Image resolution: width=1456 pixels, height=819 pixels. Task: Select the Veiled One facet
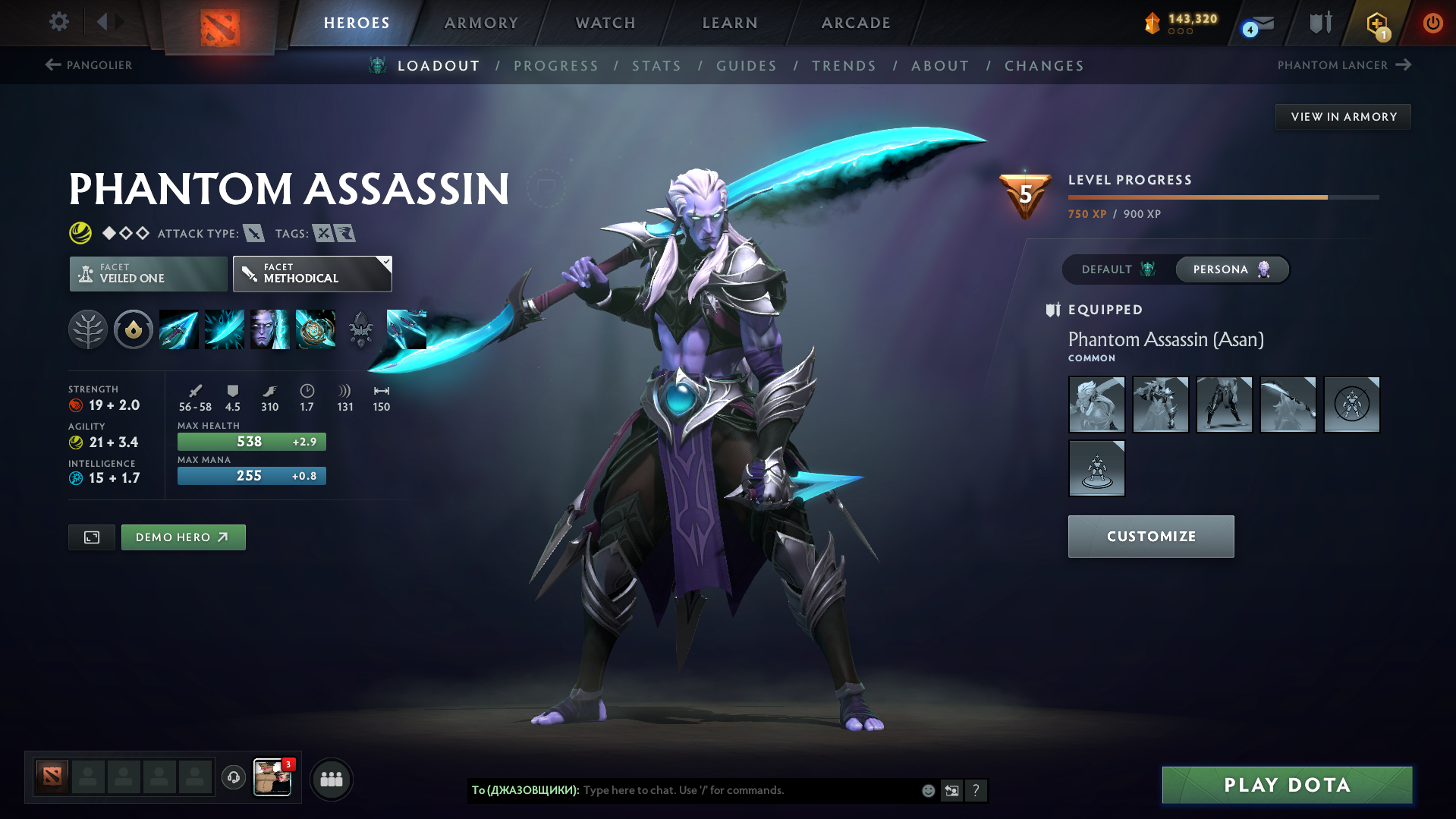click(147, 273)
